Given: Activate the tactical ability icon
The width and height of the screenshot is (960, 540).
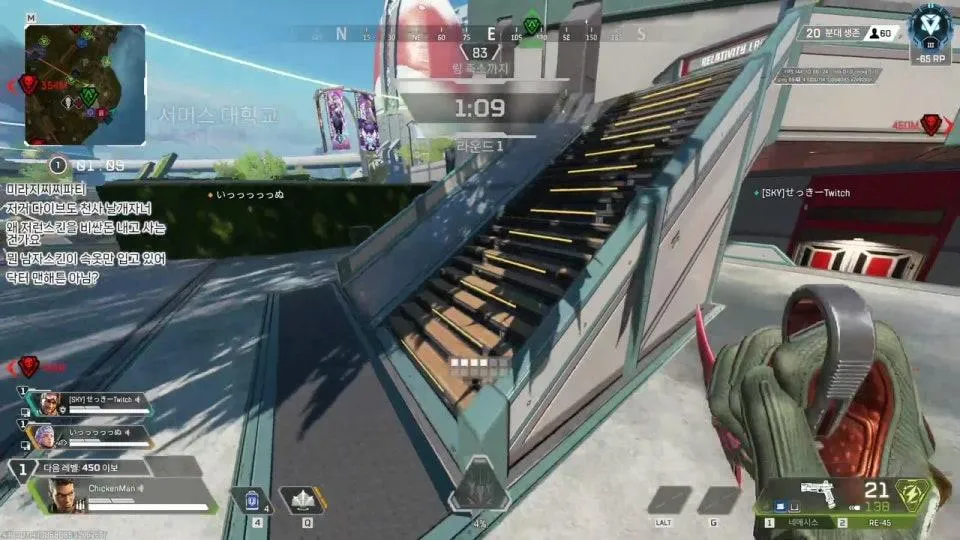Looking at the screenshot, I should (x=300, y=499).
